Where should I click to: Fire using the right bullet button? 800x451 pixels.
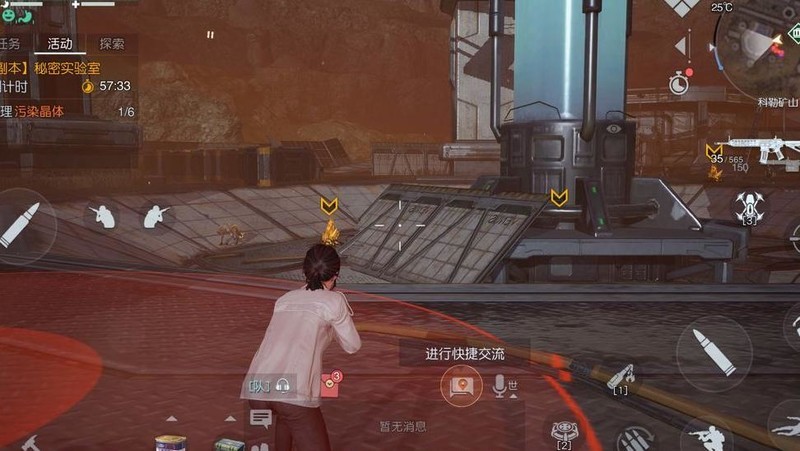click(713, 353)
